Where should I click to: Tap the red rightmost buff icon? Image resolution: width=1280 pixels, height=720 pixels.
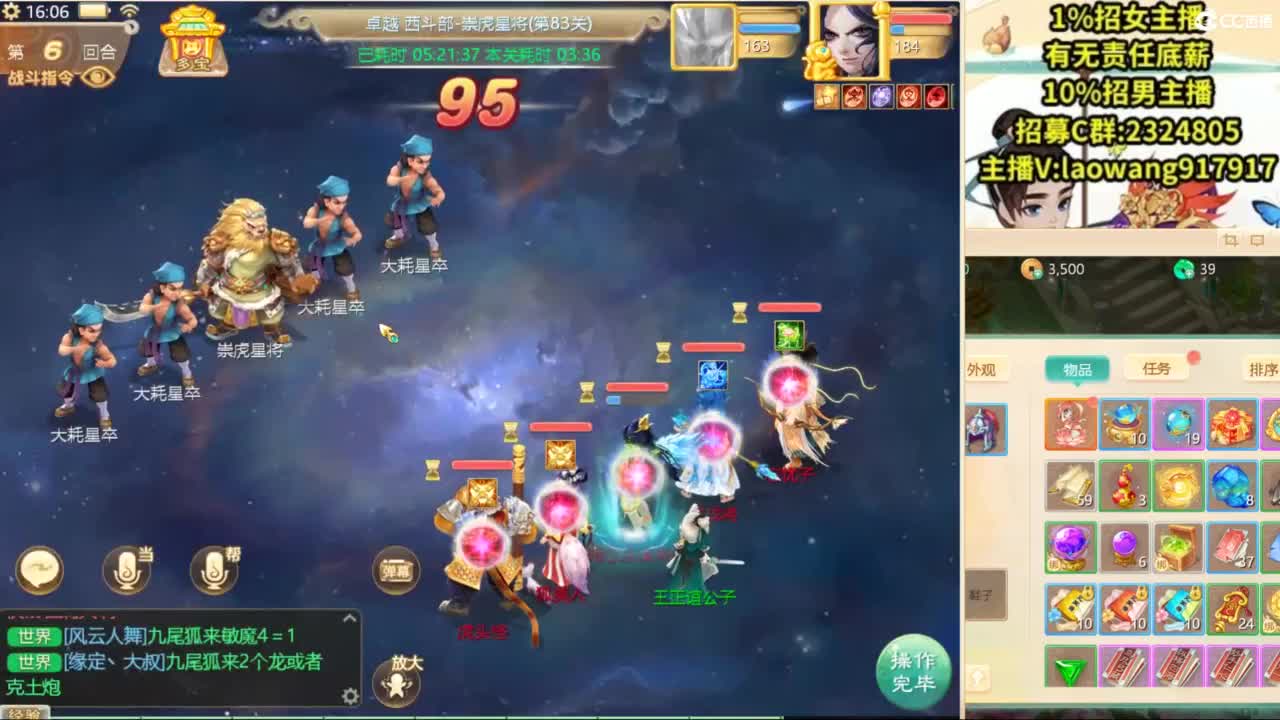coord(935,98)
